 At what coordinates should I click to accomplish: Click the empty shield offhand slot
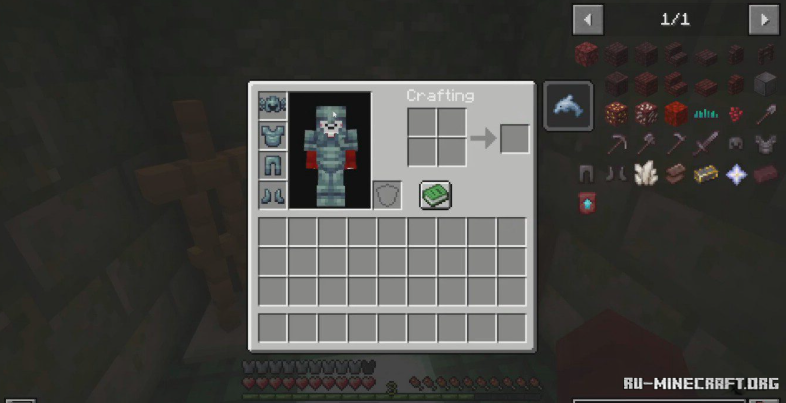[387, 195]
